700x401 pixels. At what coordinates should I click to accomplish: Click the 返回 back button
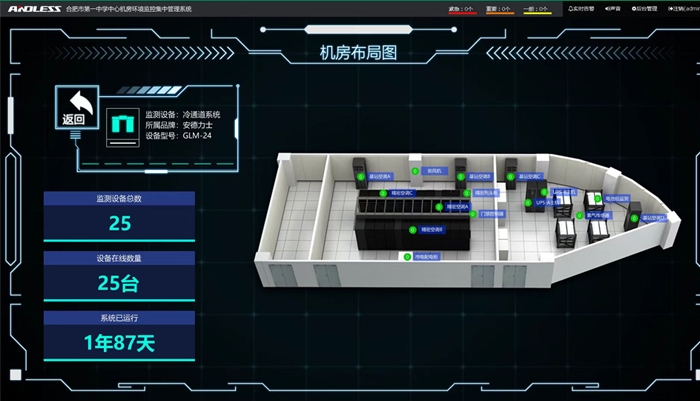pos(75,108)
